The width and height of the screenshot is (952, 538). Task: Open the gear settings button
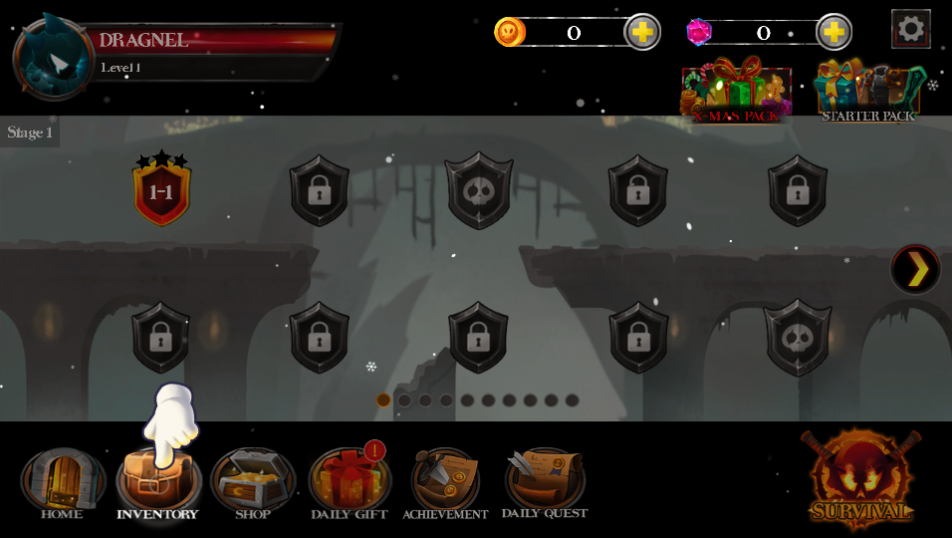point(910,29)
